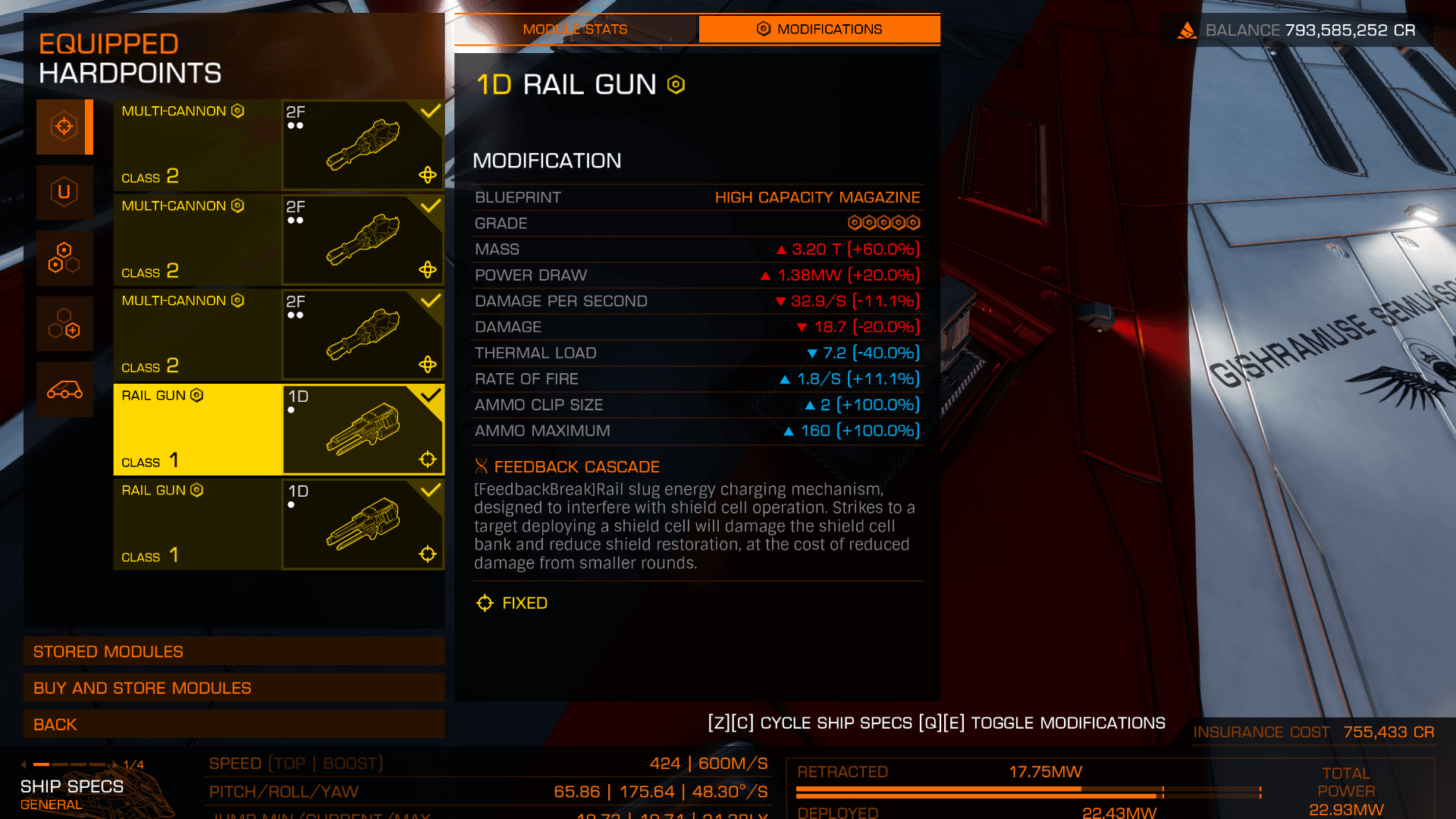Viewport: 1456px width, 819px height.
Task: Open the optional internals hexagon-plus category
Action: point(64,324)
